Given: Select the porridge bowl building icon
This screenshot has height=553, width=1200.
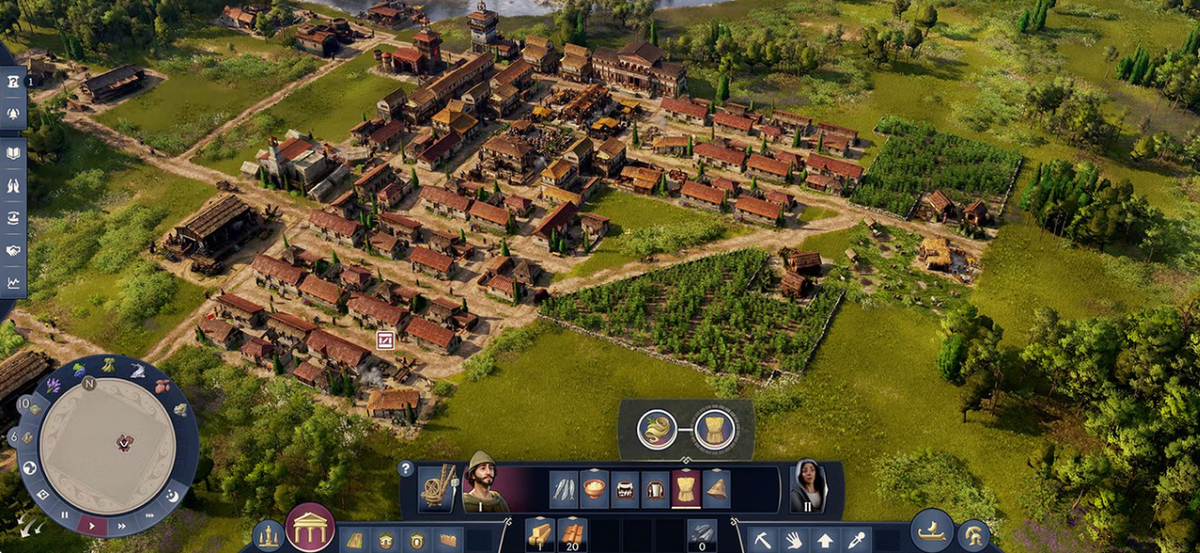Looking at the screenshot, I should pos(595,489).
